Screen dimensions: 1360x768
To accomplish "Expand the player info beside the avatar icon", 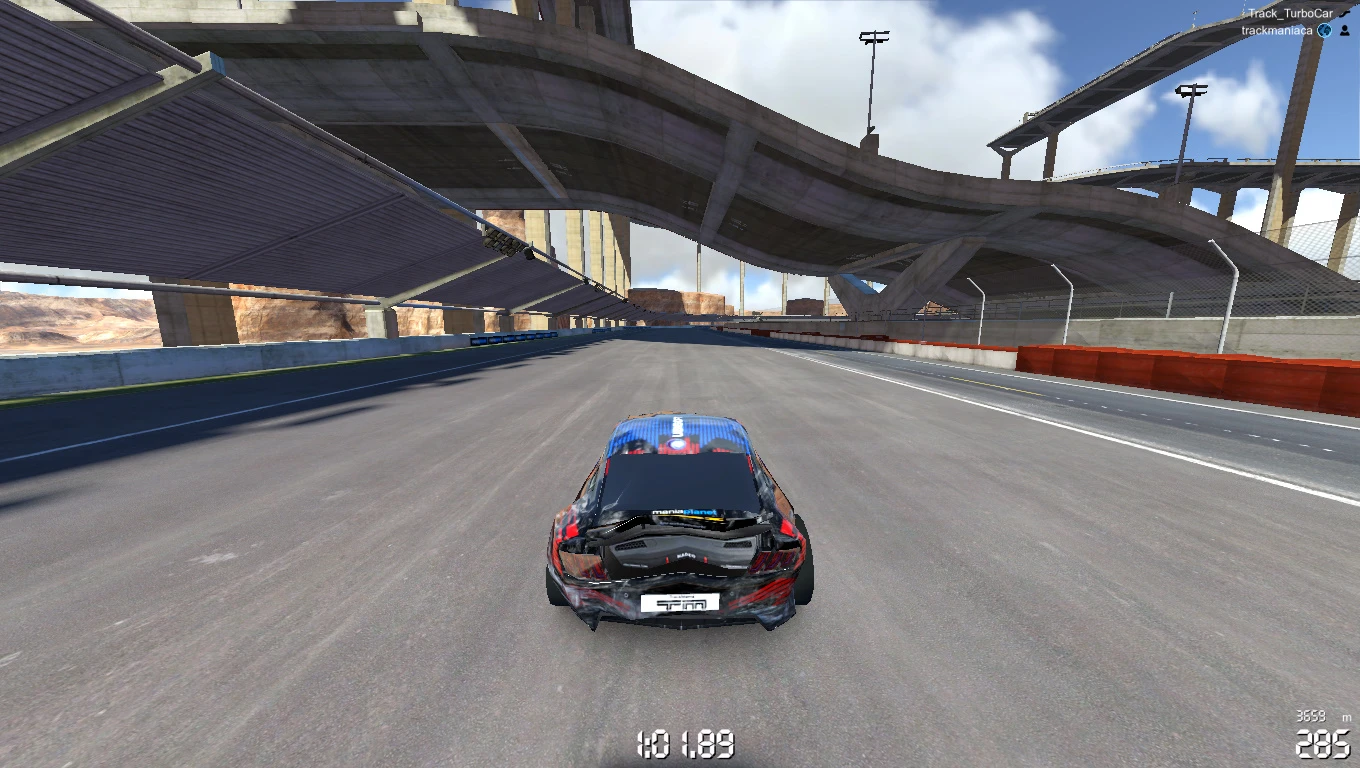I will coord(1345,30).
